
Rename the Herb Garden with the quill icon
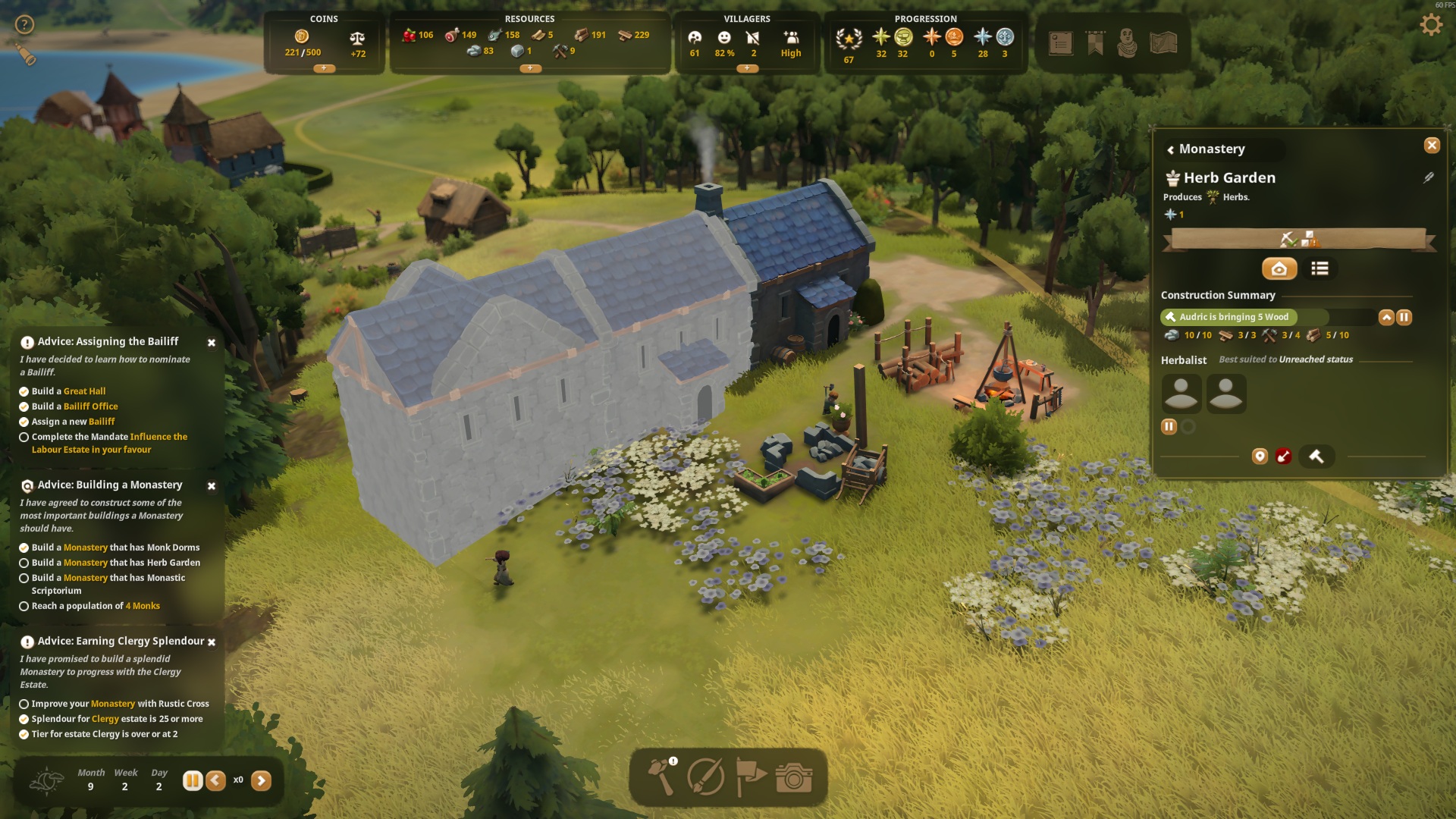coord(1429,177)
